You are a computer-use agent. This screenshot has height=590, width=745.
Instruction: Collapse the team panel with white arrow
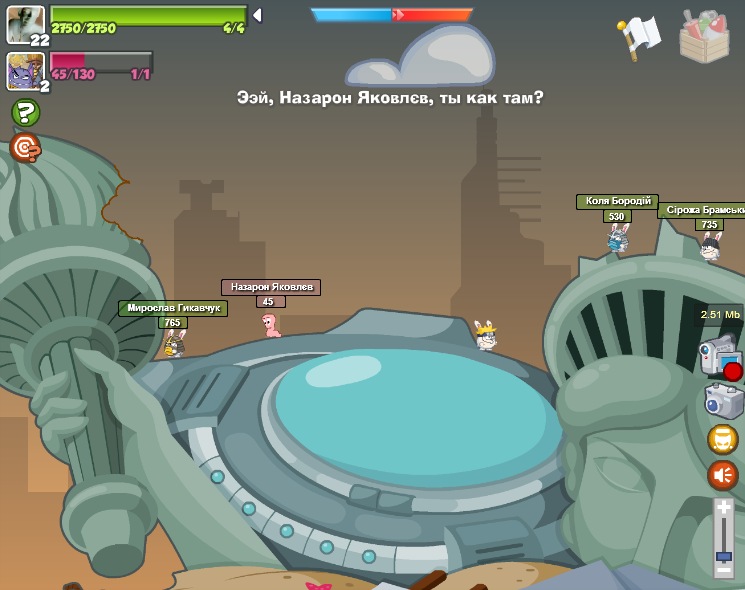tap(257, 15)
